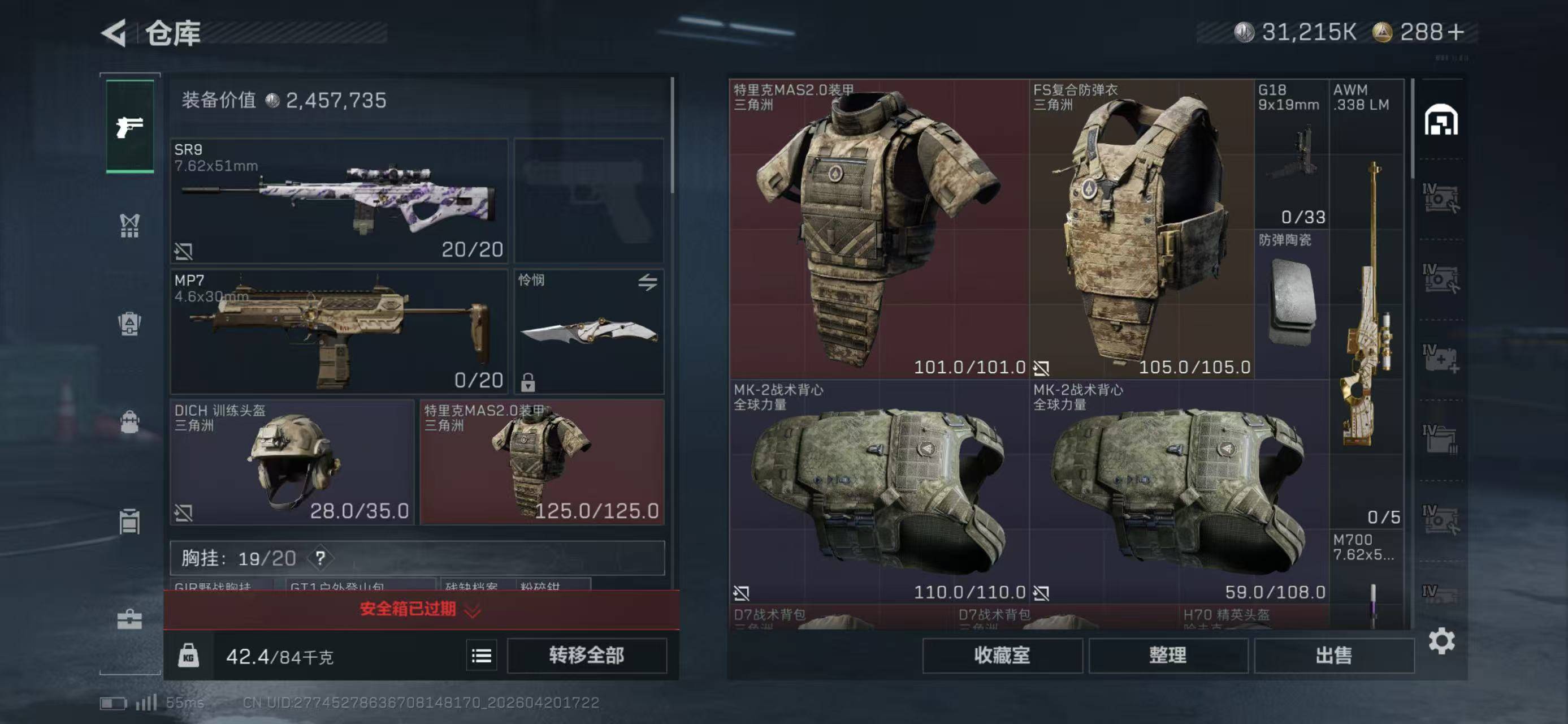Image resolution: width=1568 pixels, height=724 pixels.
Task: Toggle the list view icon
Action: [482, 656]
